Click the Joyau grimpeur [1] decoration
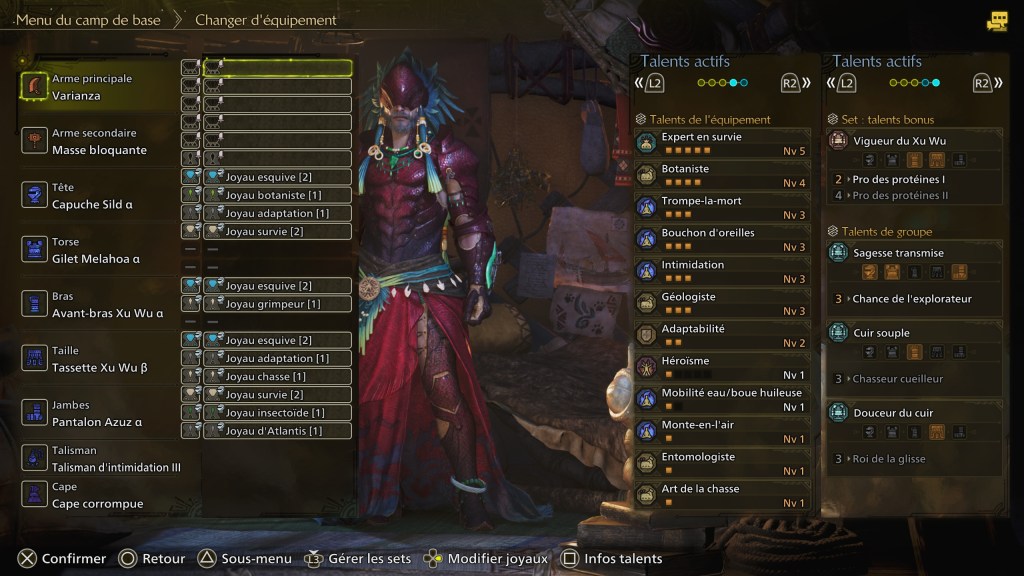1024x576 pixels. pos(277,304)
